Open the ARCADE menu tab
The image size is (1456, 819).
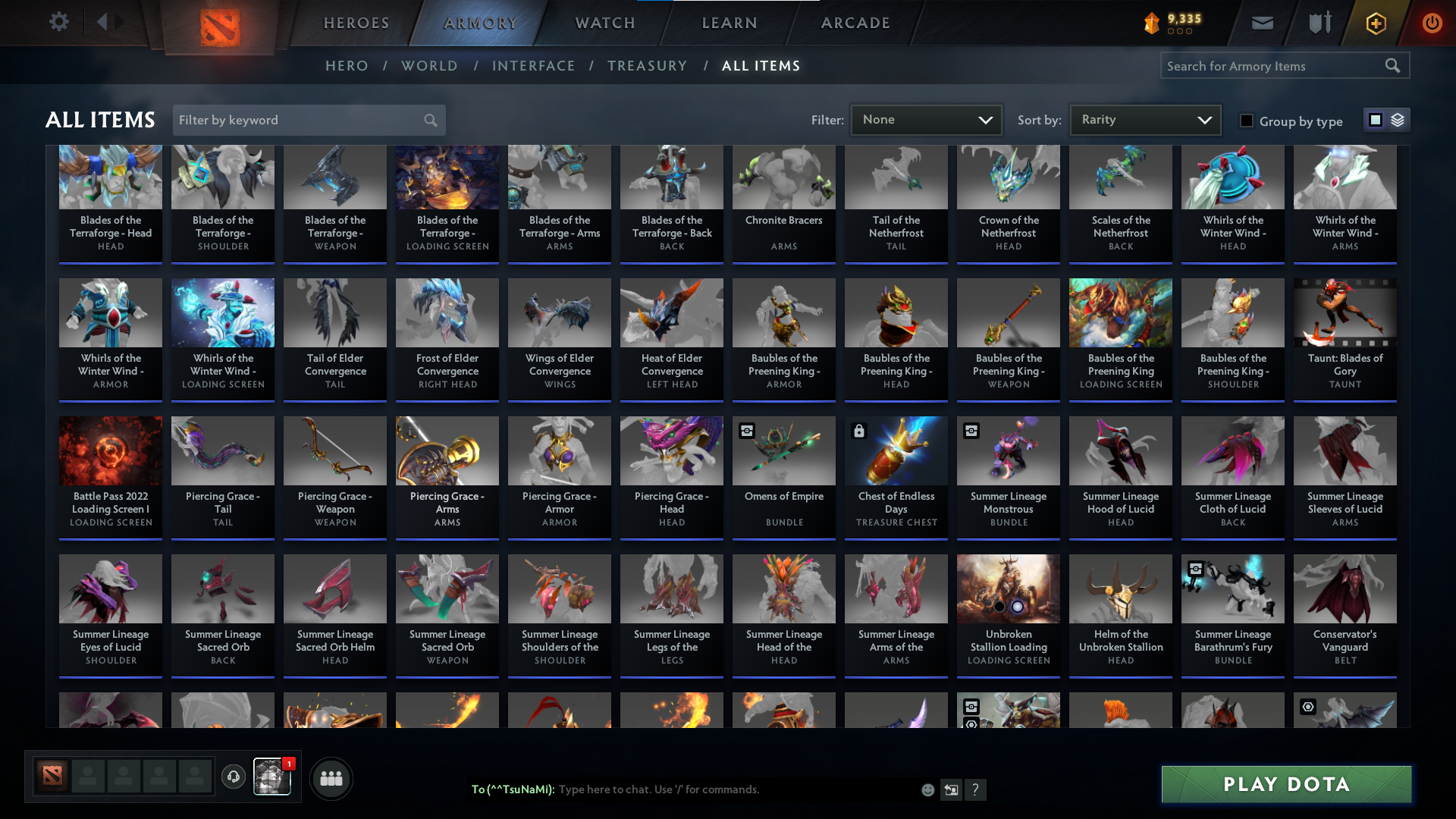[x=855, y=23]
